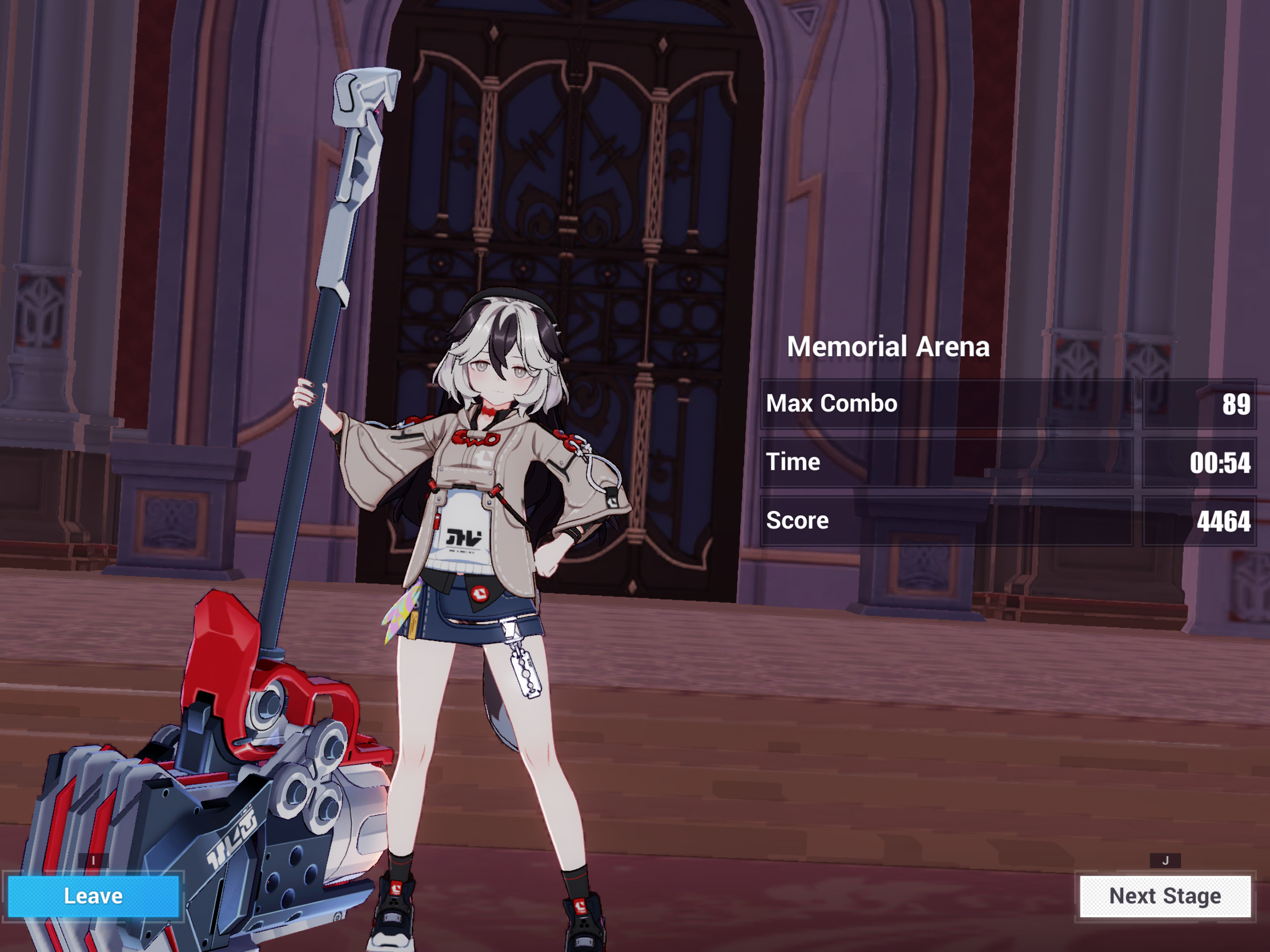1270x952 pixels.
Task: Click the Memorial Arena title
Action: pos(889,346)
